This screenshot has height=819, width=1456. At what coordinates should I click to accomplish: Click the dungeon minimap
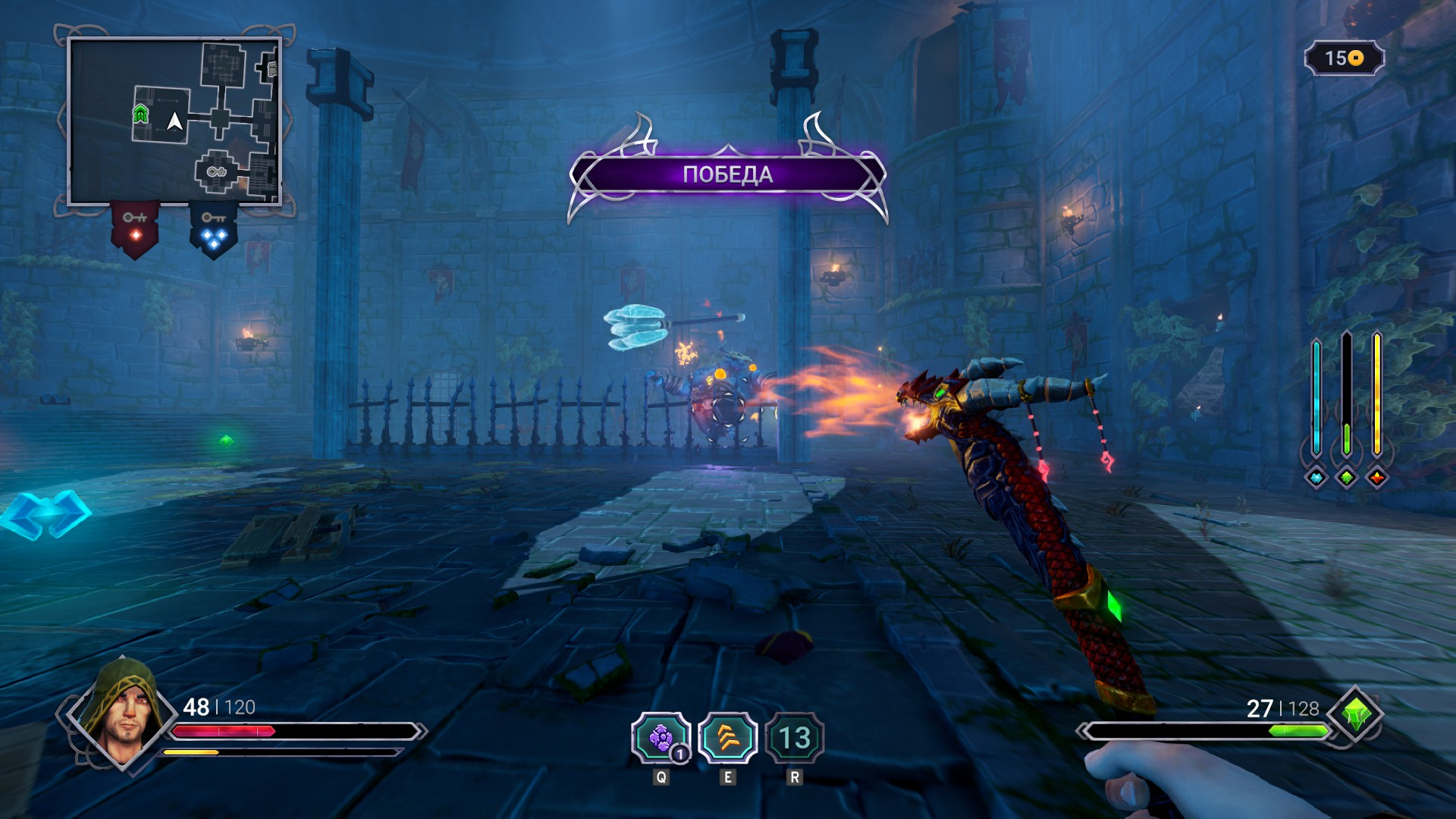pos(174,121)
